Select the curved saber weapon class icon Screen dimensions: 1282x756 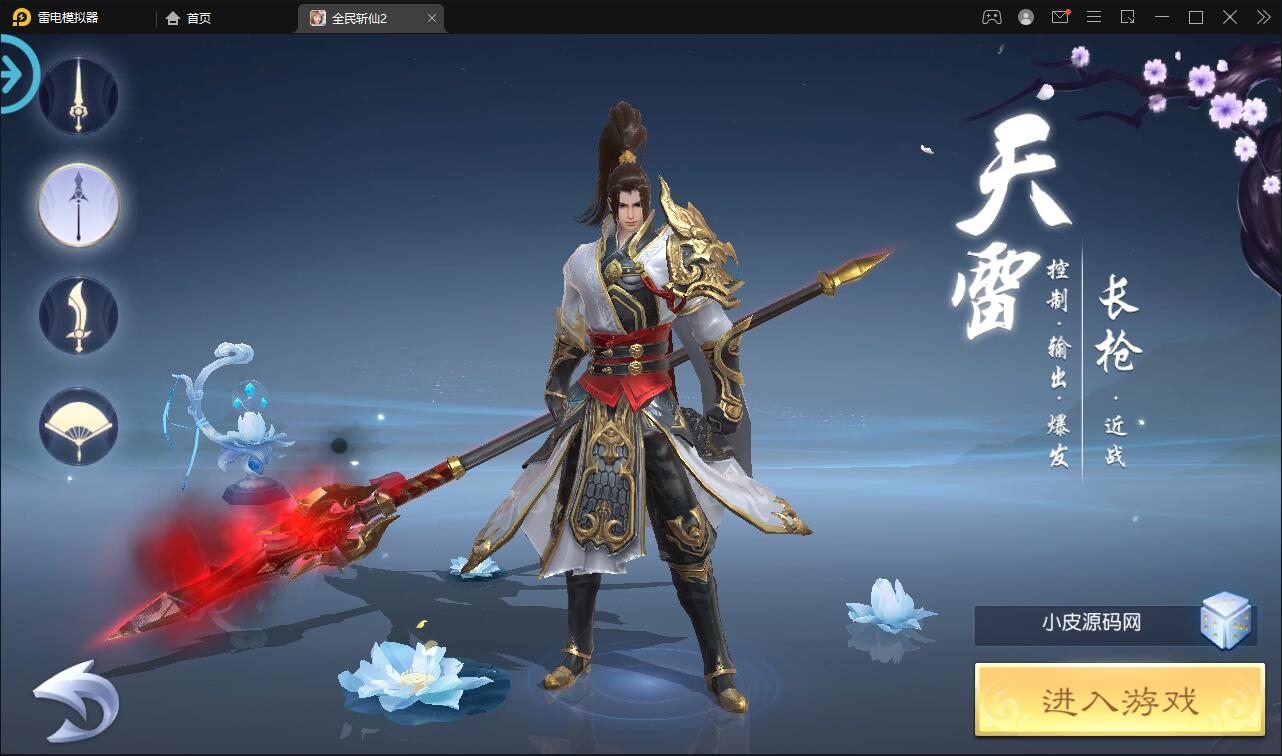tap(78, 315)
